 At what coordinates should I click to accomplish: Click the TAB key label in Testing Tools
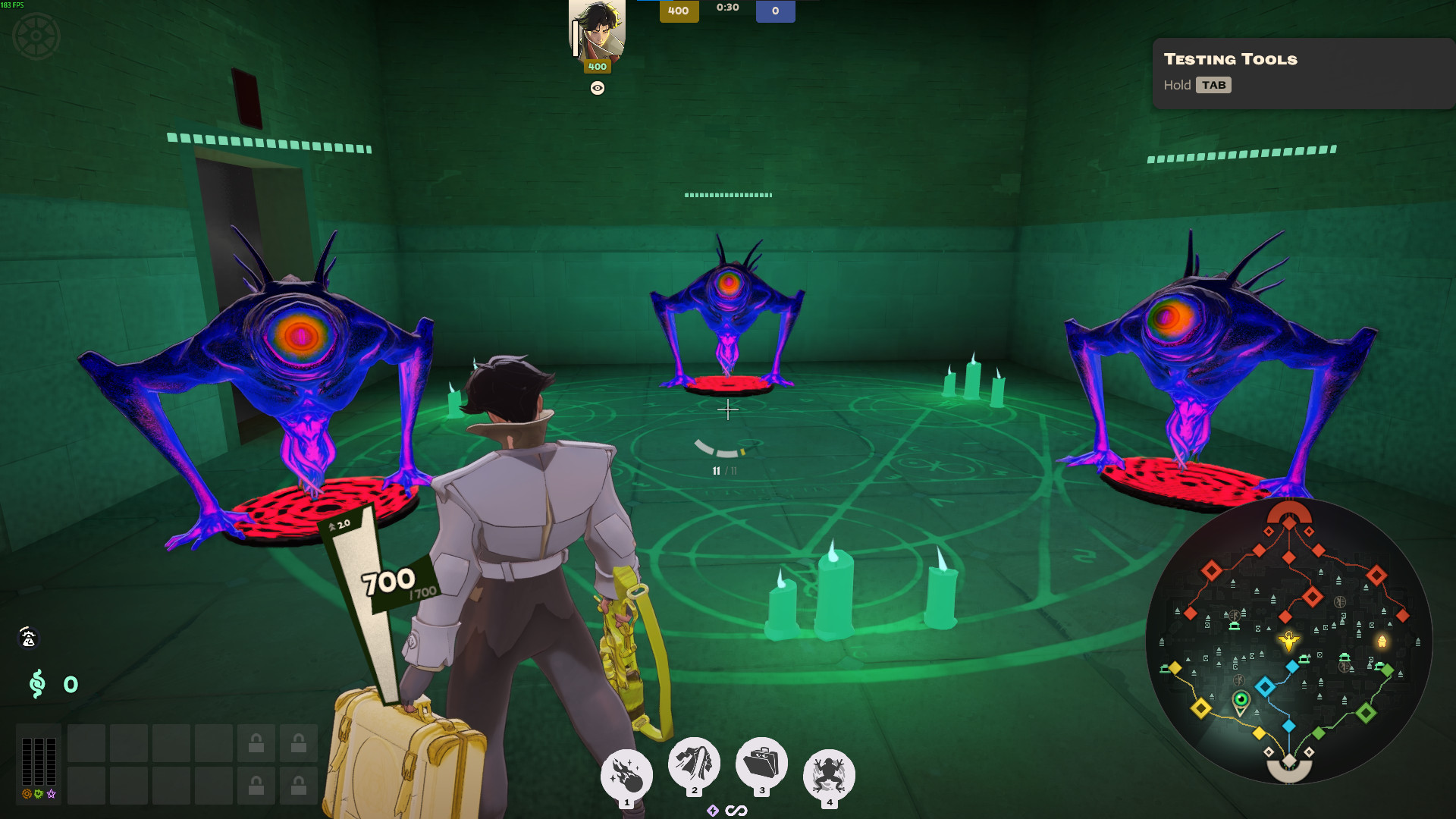tap(1214, 85)
